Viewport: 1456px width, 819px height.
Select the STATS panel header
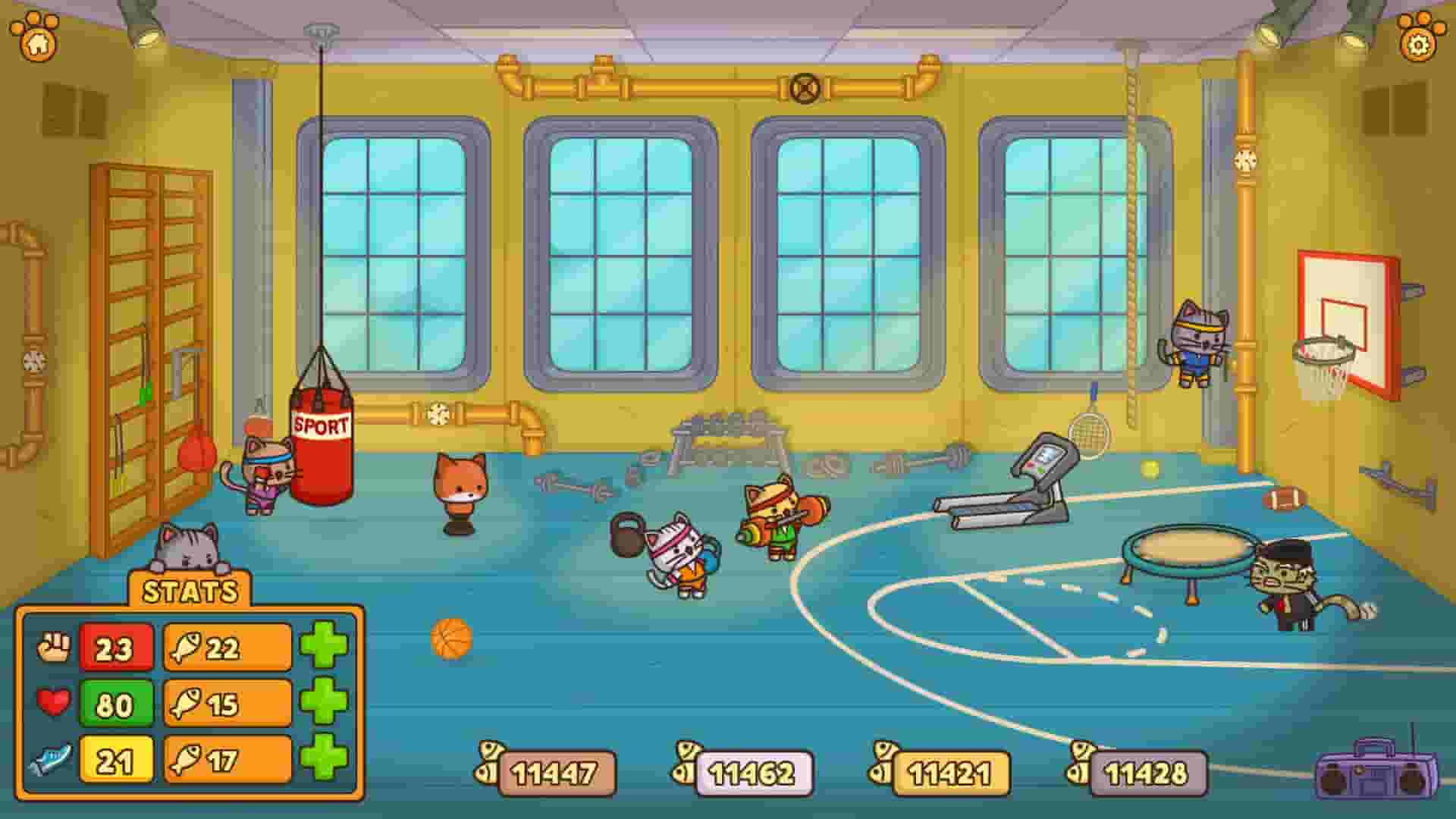(x=190, y=591)
